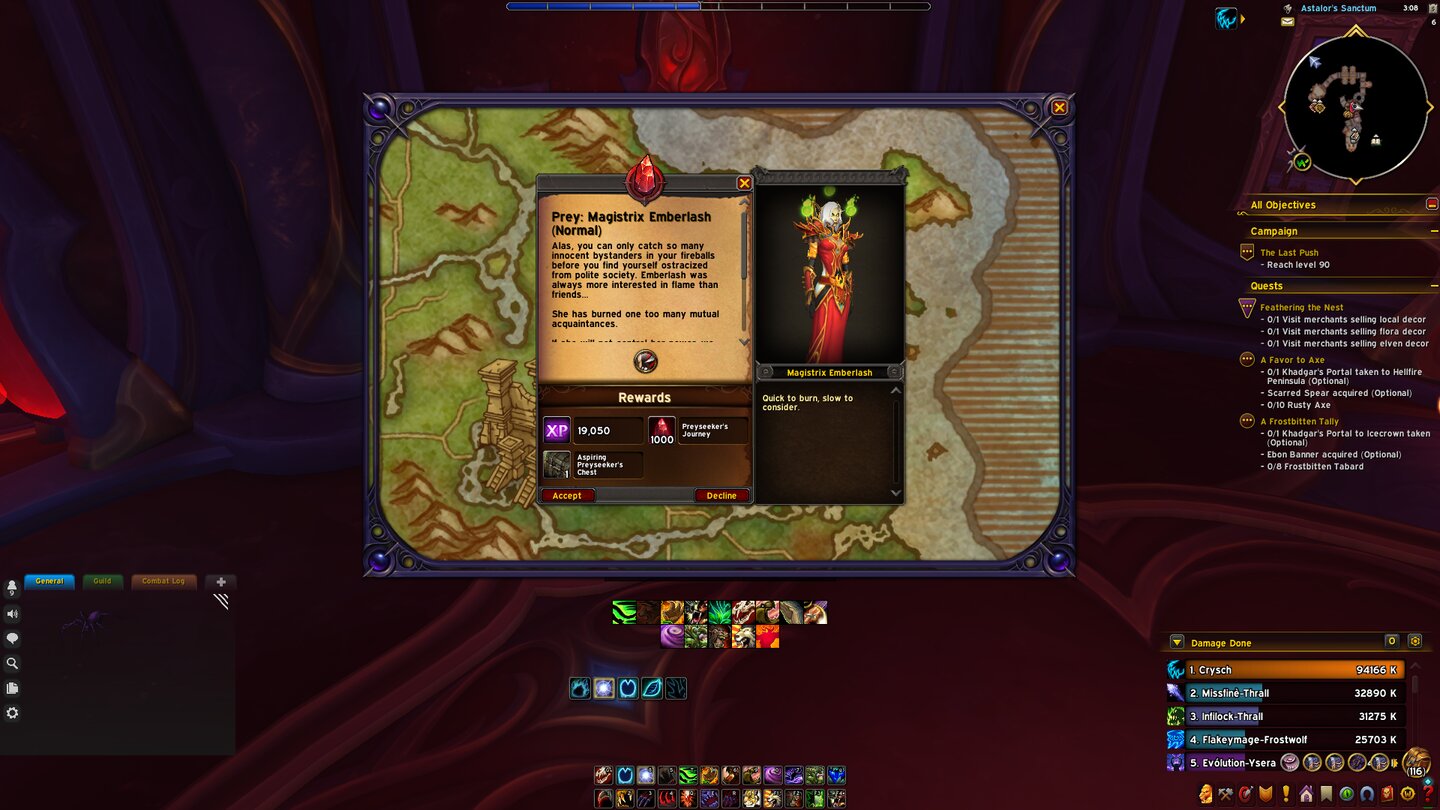
Task: Switch to the Guild chat tab
Action: (102, 581)
